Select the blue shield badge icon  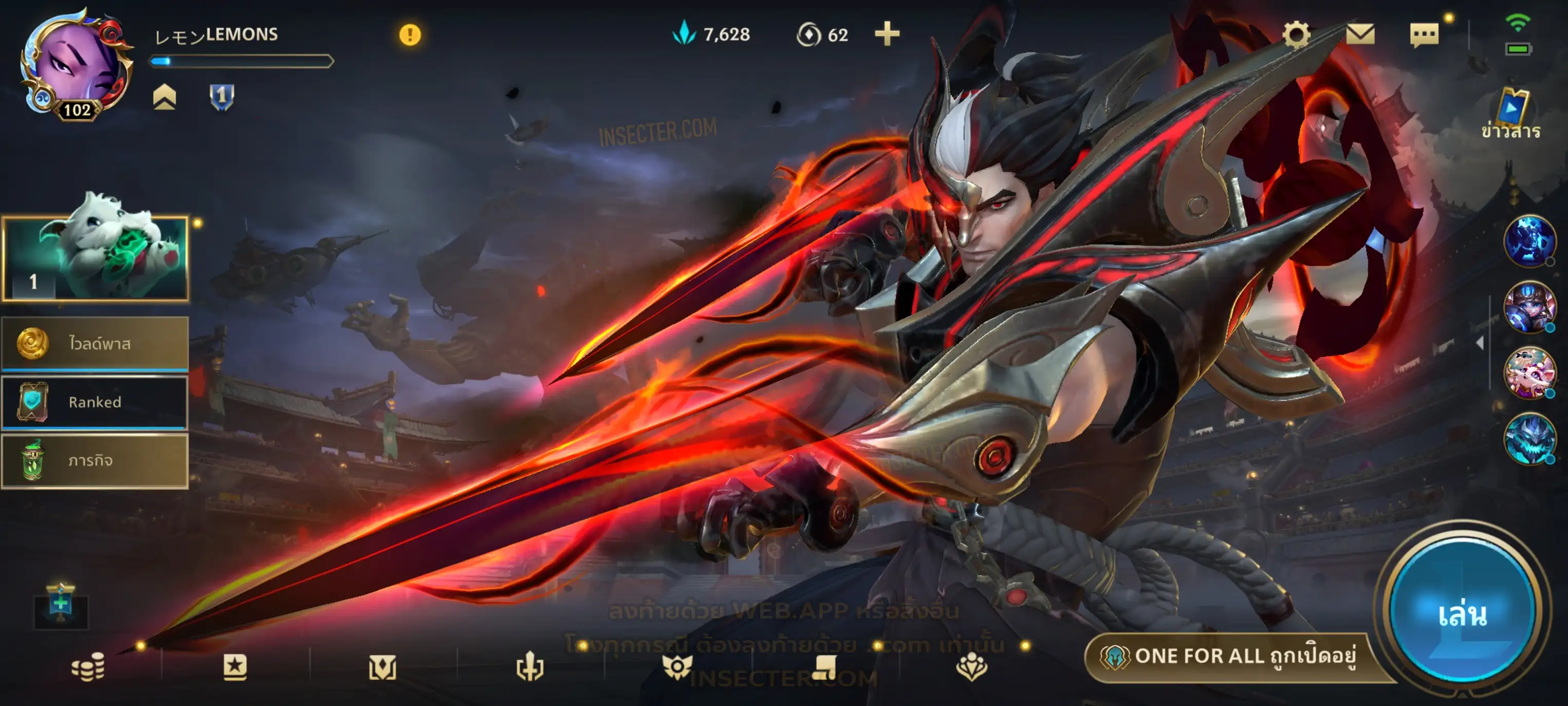click(x=222, y=96)
